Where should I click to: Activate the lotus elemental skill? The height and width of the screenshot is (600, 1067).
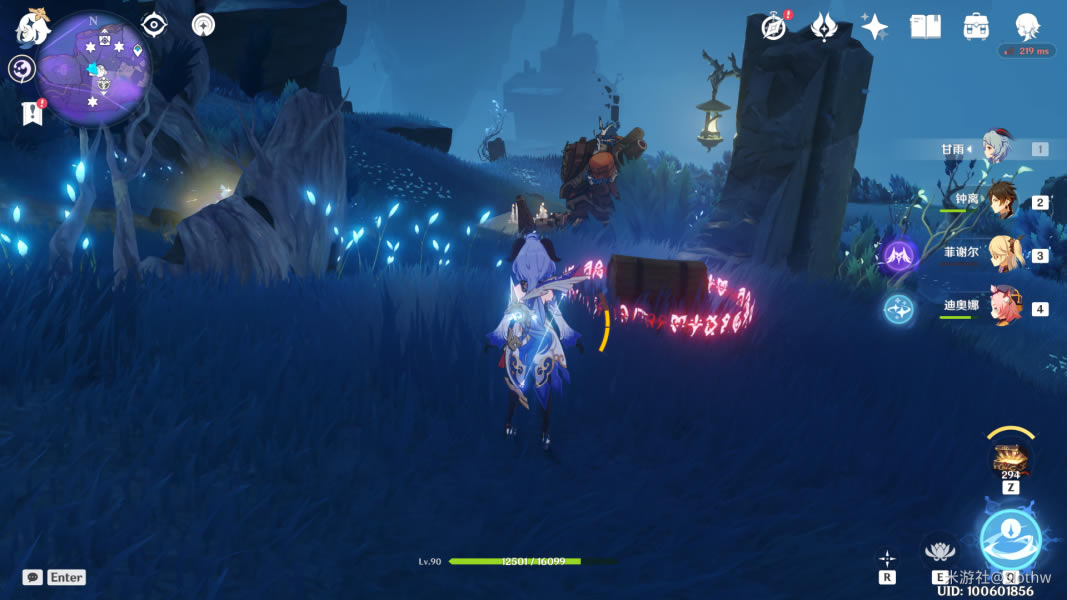point(939,549)
